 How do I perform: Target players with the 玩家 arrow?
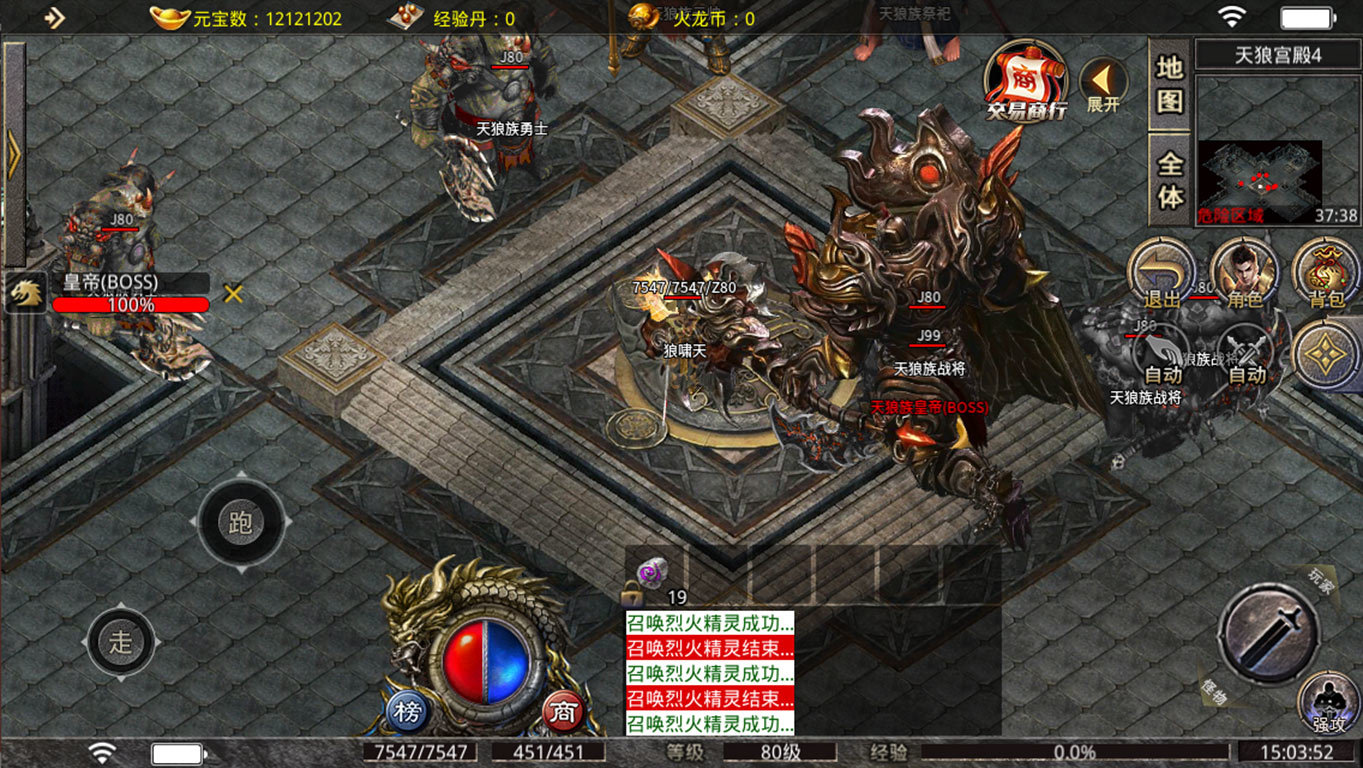pyautogui.click(x=1324, y=580)
